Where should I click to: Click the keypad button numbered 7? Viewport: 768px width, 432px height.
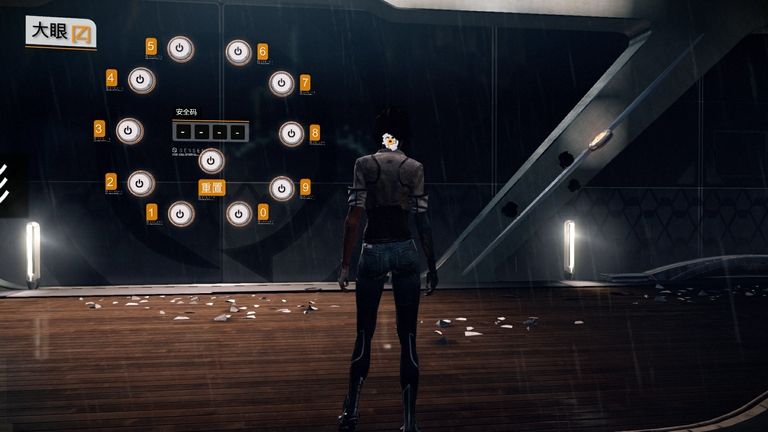[x=282, y=83]
